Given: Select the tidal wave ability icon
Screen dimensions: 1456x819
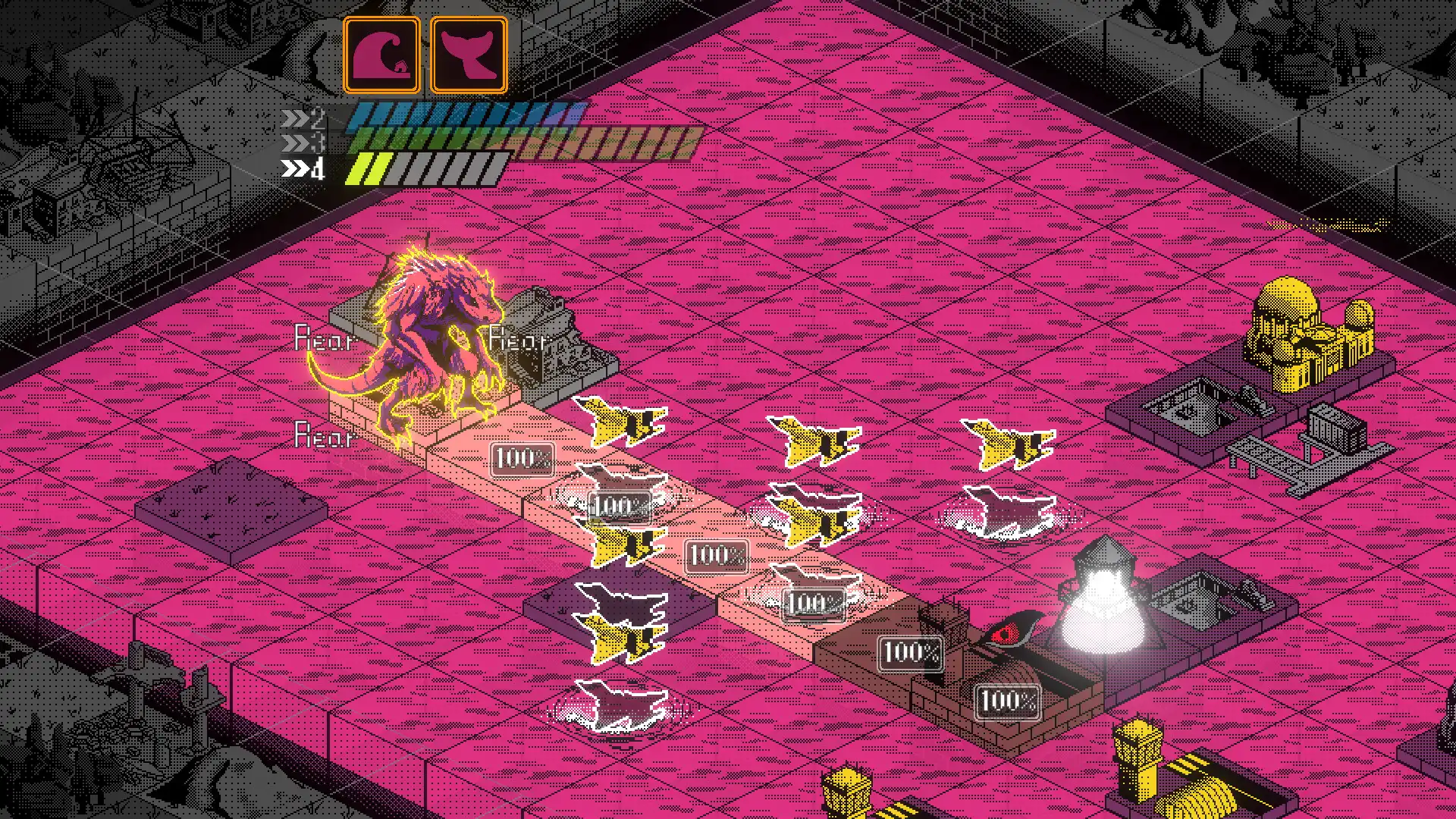Looking at the screenshot, I should pos(383,52).
